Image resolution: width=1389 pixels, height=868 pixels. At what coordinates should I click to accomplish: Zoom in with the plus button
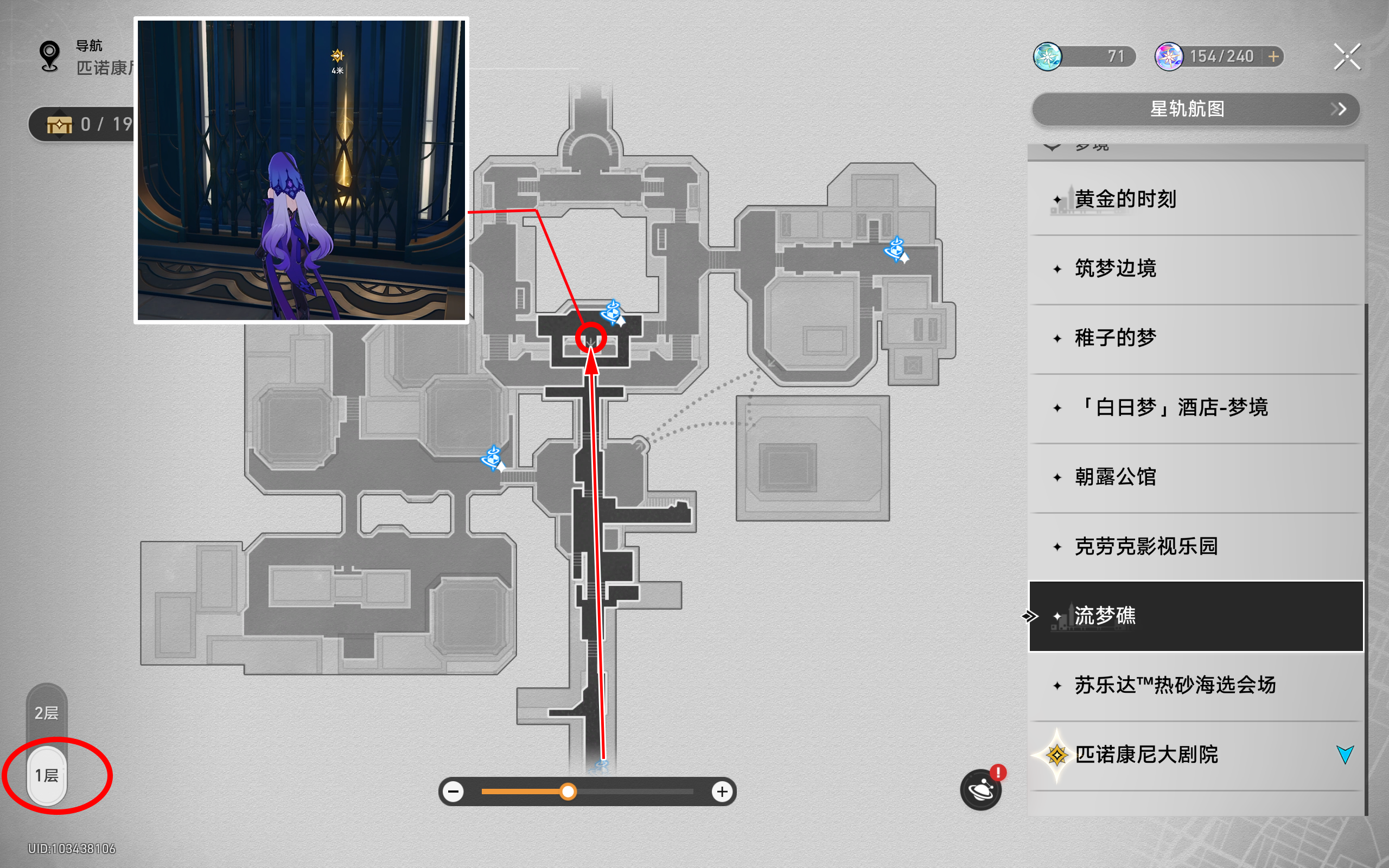pyautogui.click(x=722, y=792)
